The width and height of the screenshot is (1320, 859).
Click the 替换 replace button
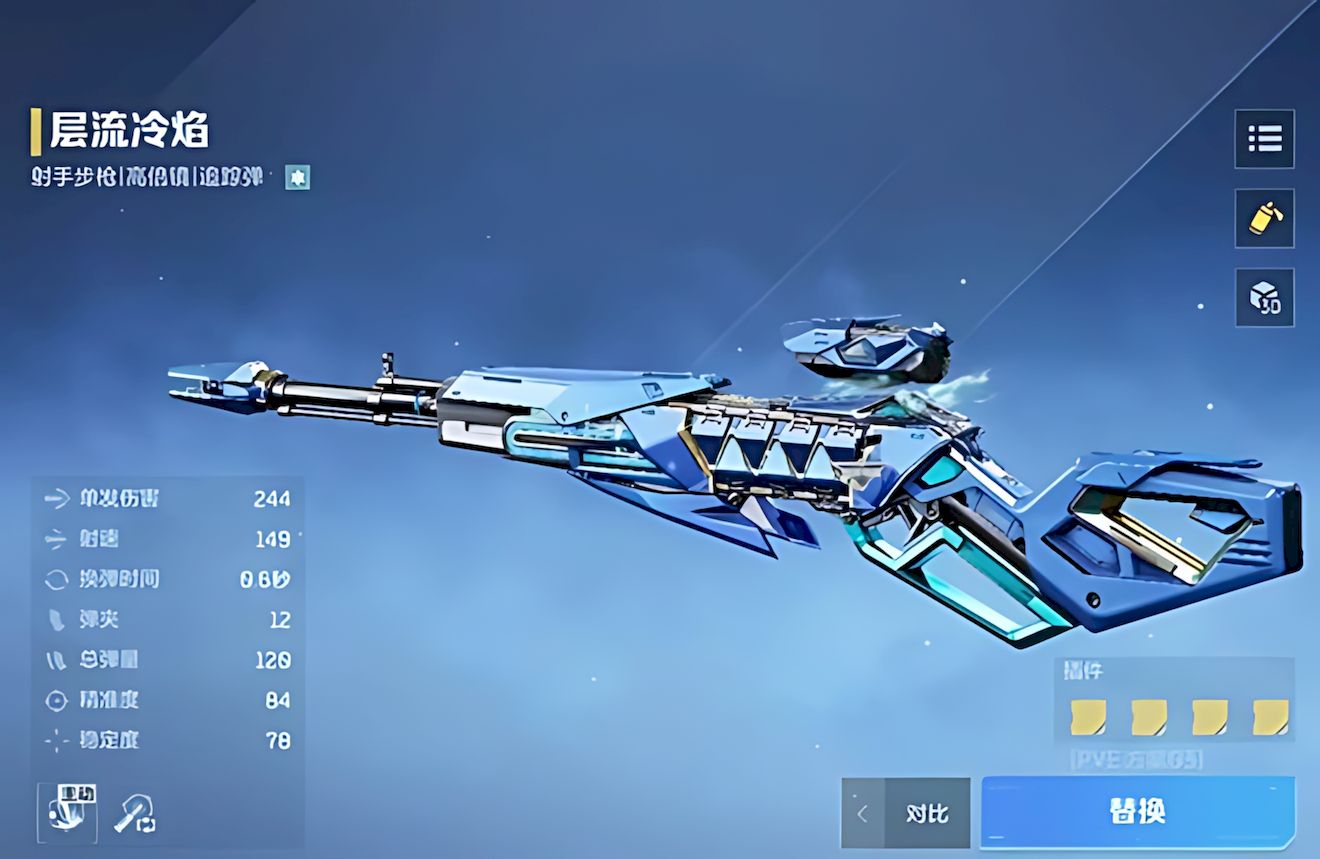tap(1137, 811)
